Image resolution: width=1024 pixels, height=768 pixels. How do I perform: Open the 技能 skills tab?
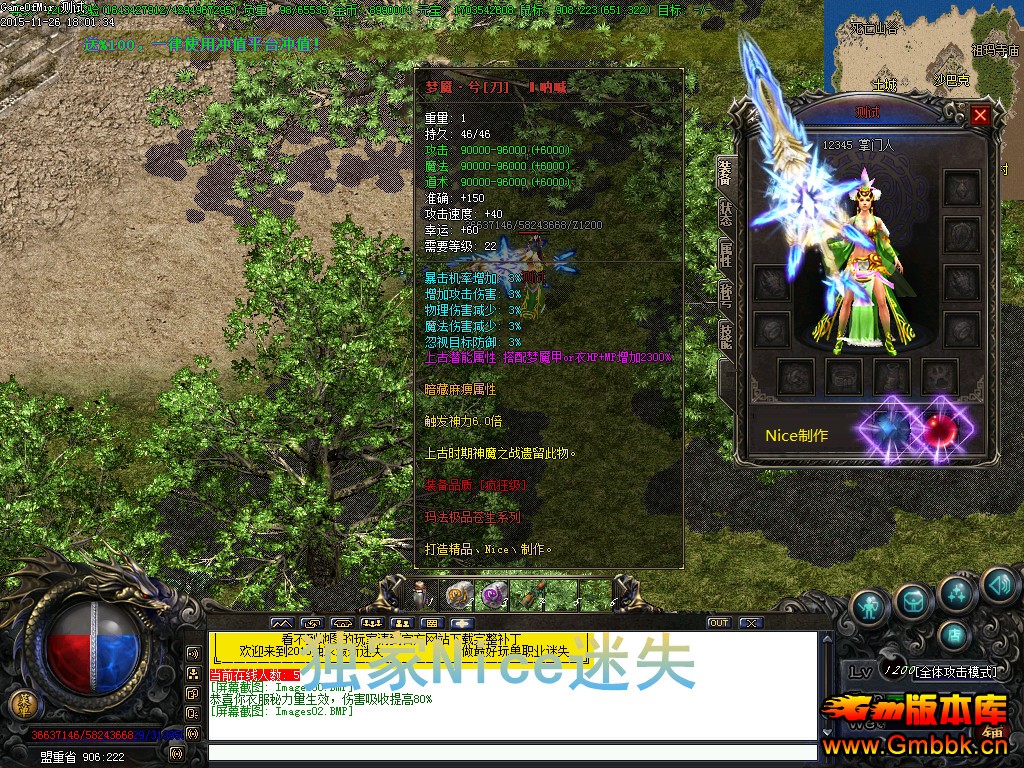(725, 336)
